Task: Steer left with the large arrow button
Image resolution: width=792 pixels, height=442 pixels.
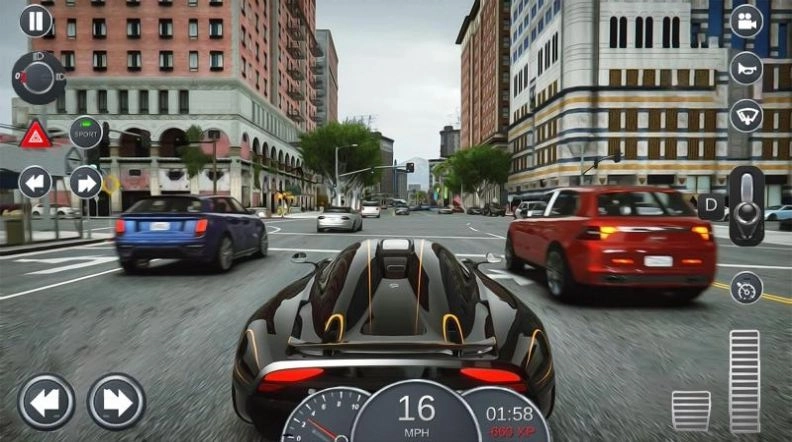Action: (46, 401)
